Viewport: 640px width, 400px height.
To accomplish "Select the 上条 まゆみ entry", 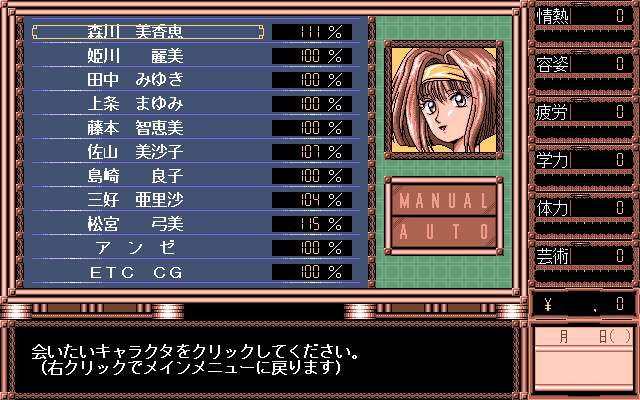I will tap(150, 103).
